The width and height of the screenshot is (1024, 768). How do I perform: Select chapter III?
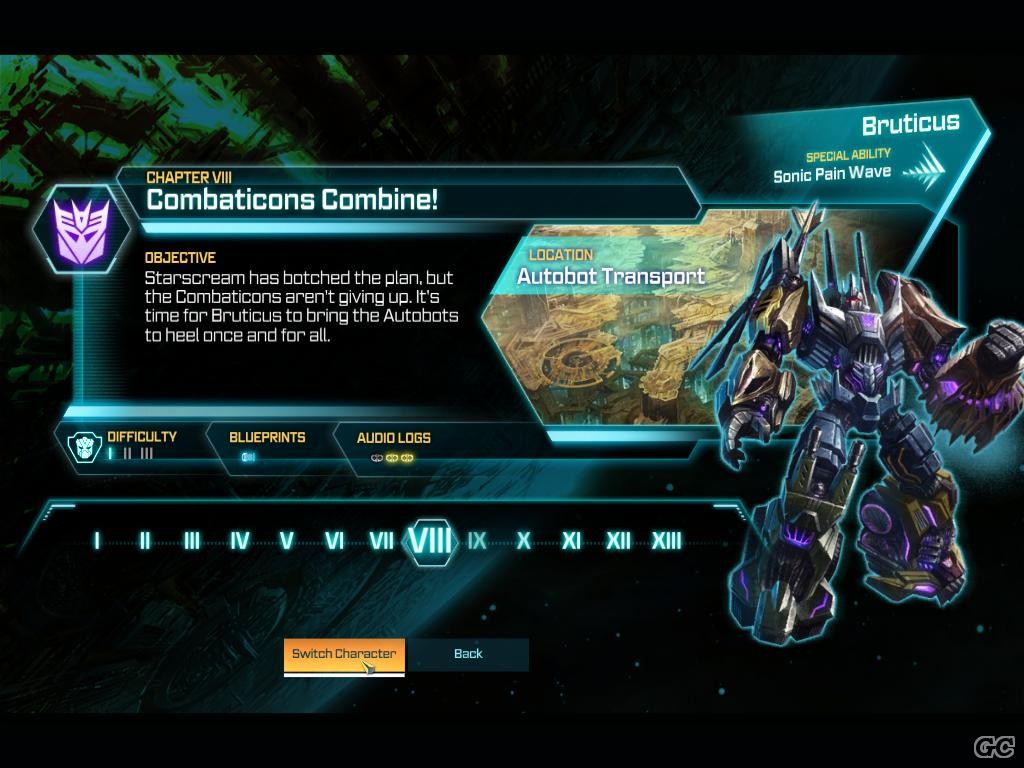pyautogui.click(x=192, y=541)
